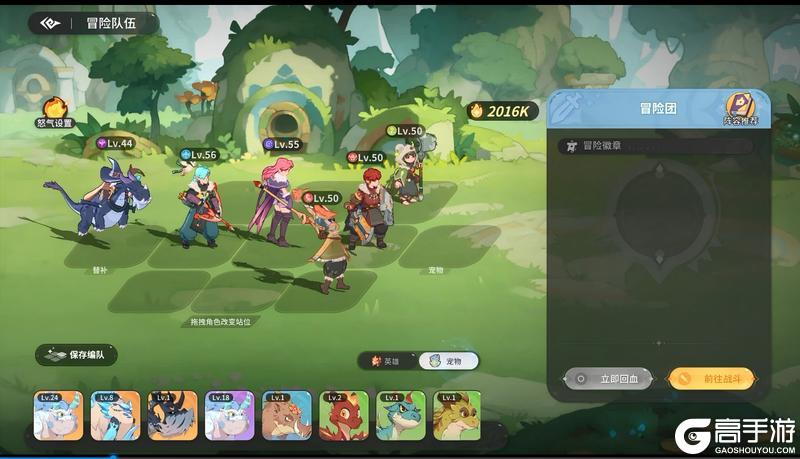Viewport: 800px width, 459px height.
Task: Select the yellow dragon pet card
Action: [x=456, y=415]
